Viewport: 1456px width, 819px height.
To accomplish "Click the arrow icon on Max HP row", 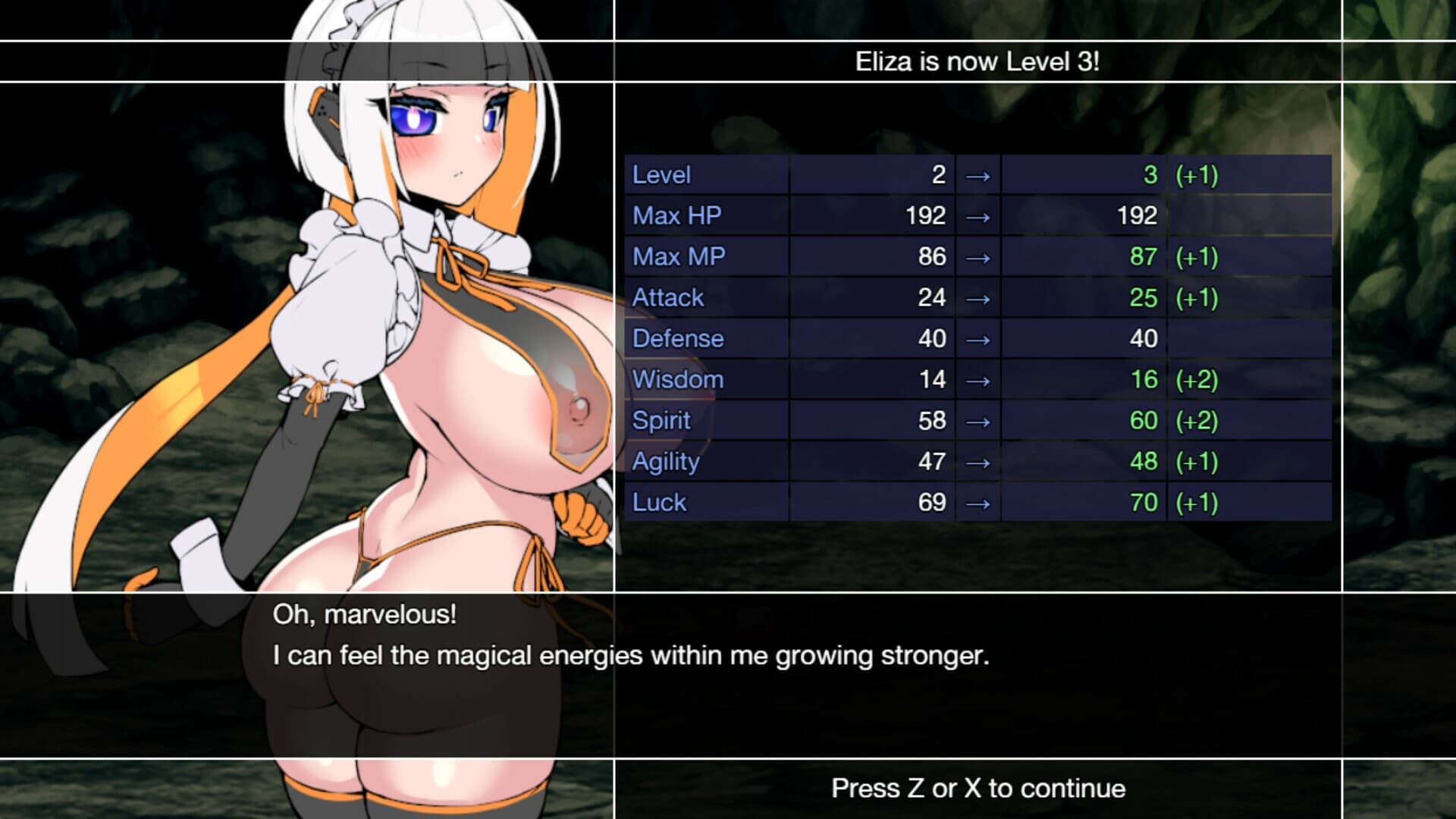I will 978,215.
